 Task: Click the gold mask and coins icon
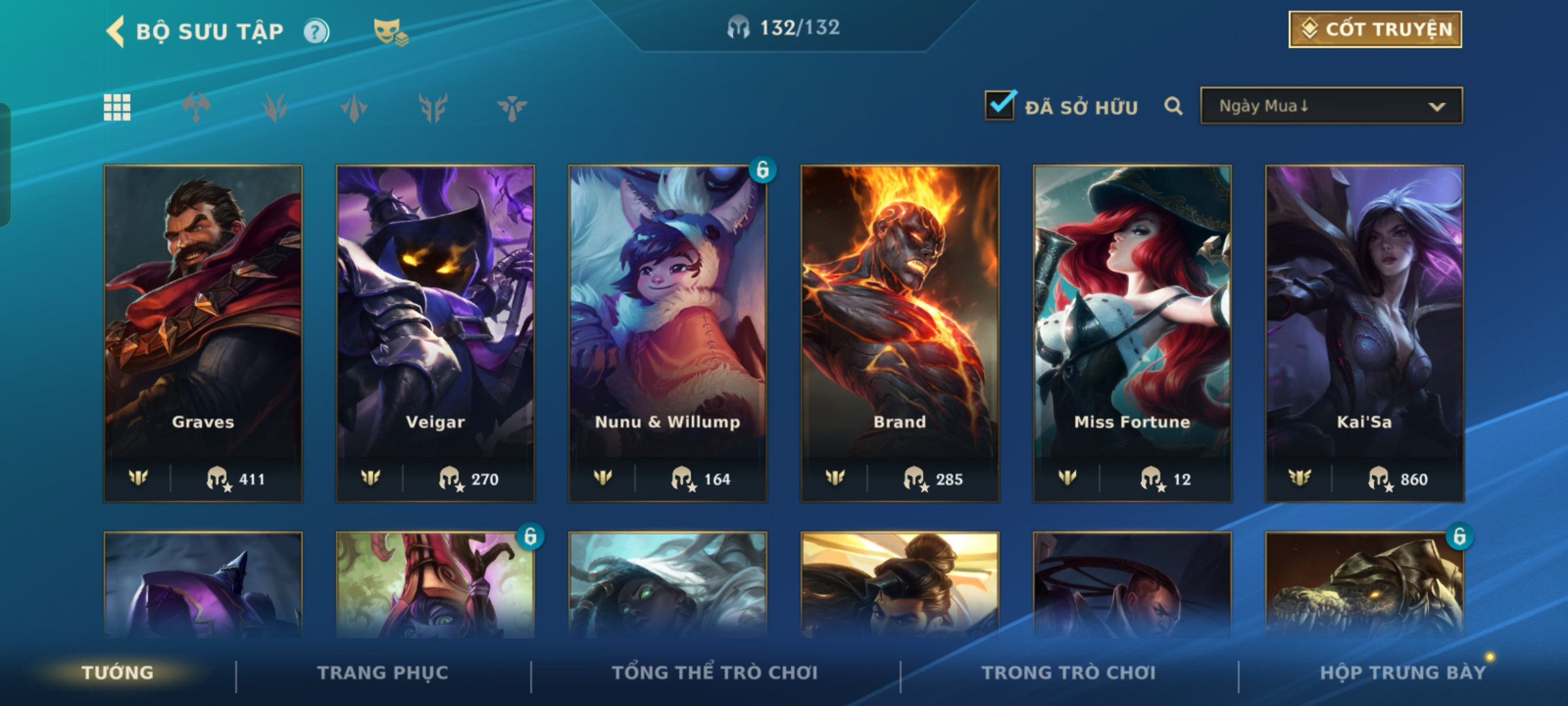point(390,31)
